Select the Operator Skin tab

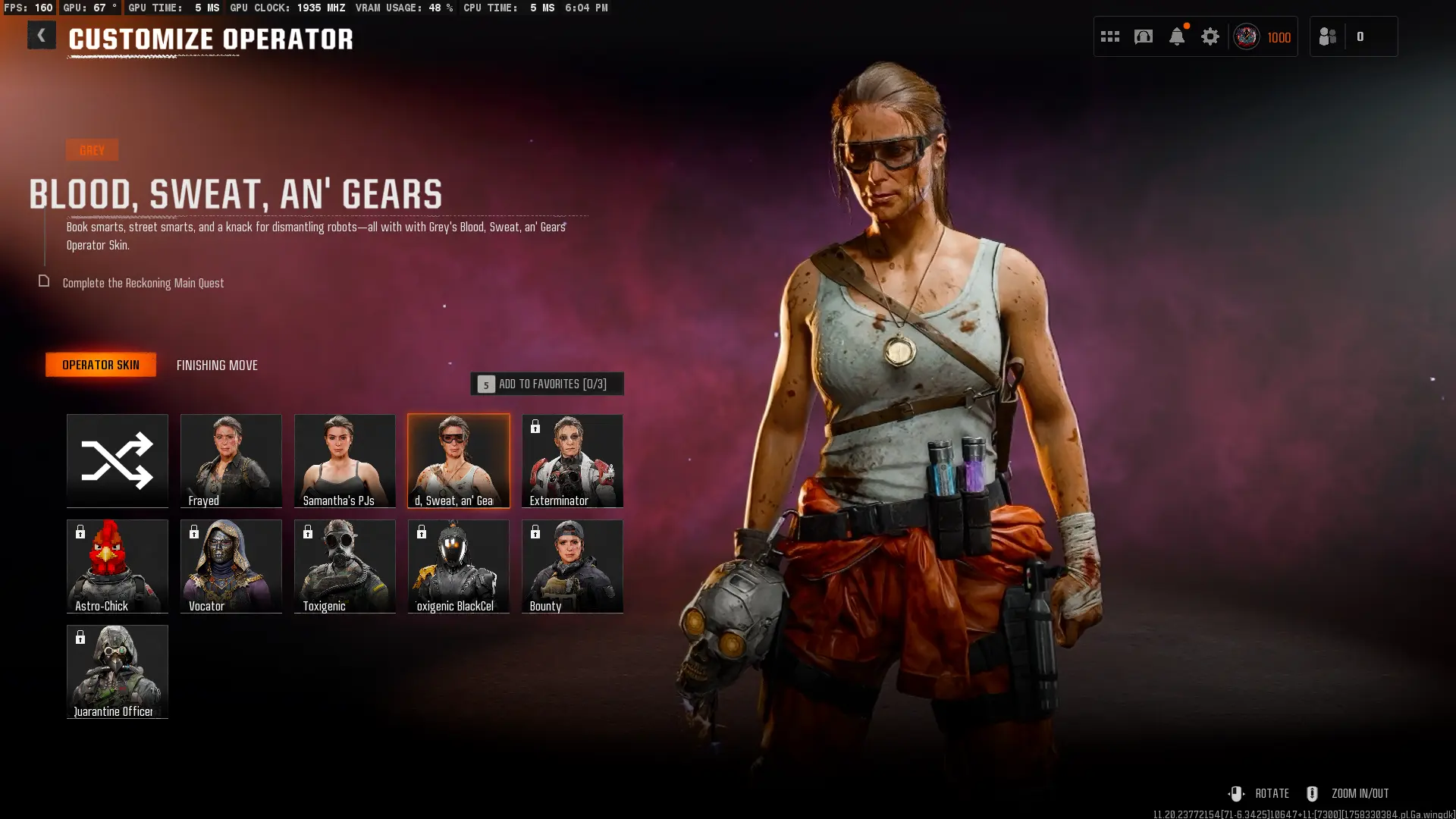101,365
